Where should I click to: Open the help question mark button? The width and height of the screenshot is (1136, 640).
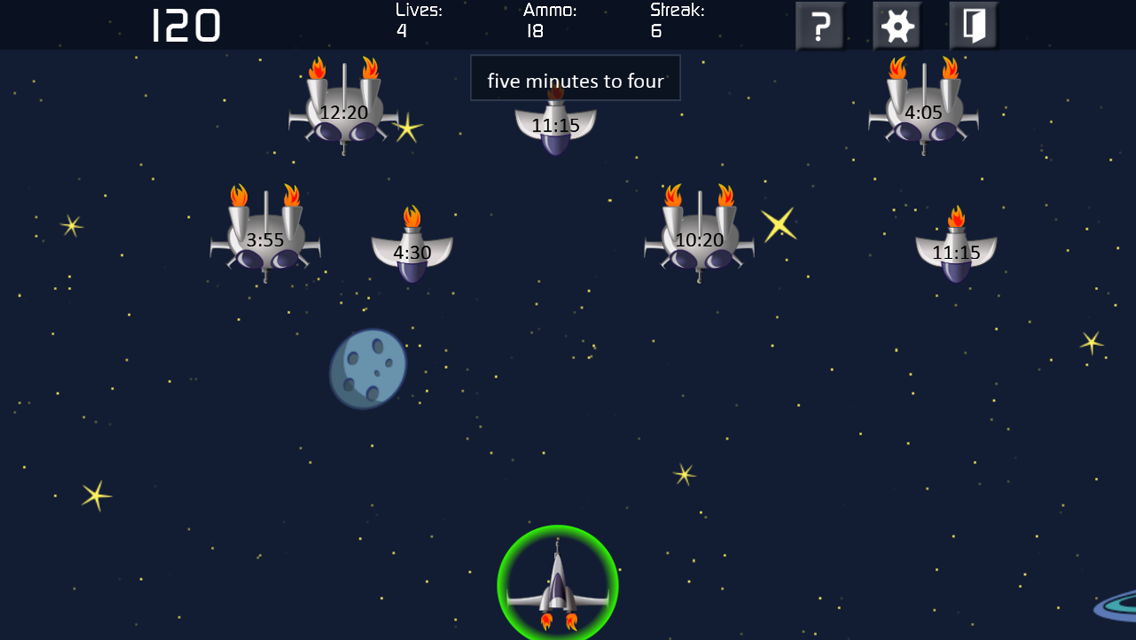(x=820, y=26)
